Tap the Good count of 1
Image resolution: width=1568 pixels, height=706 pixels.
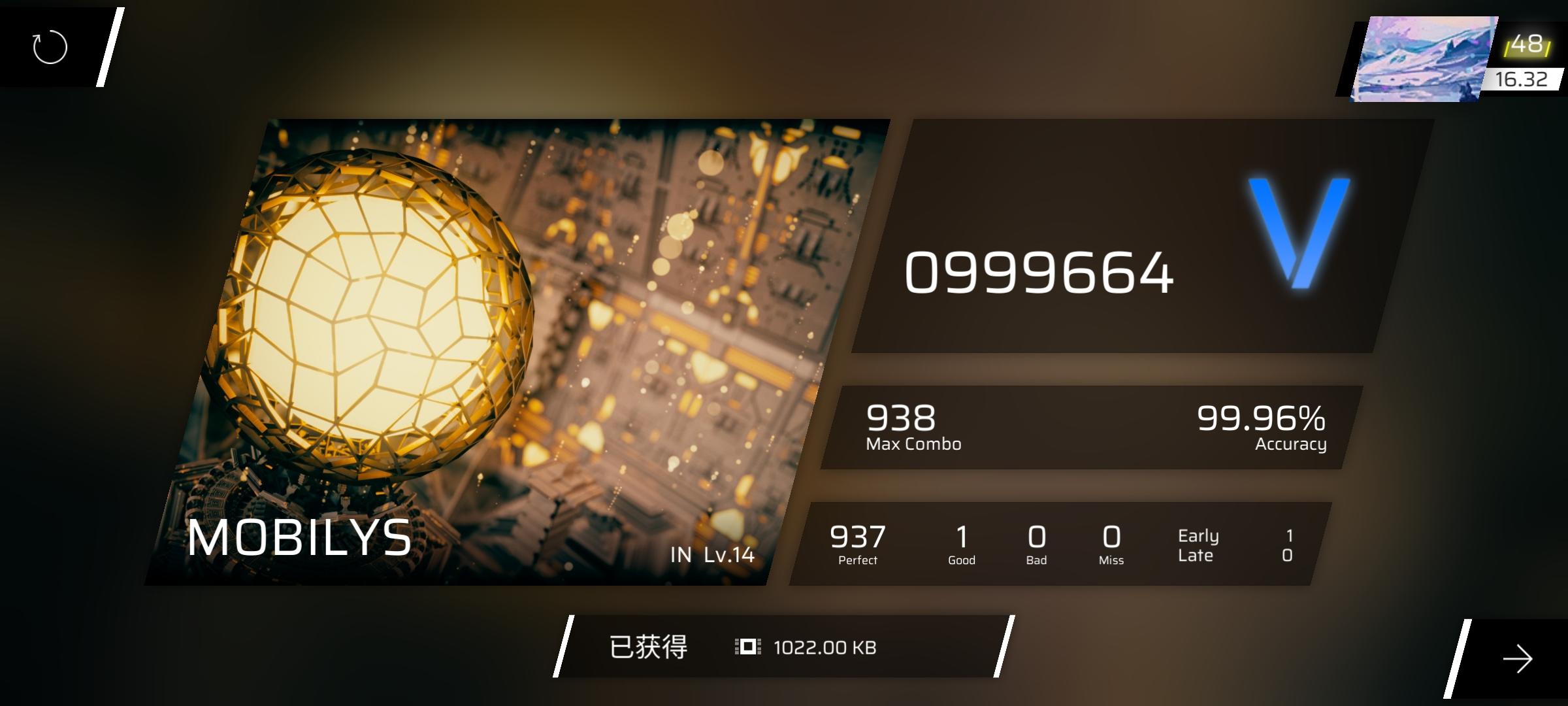coord(960,541)
